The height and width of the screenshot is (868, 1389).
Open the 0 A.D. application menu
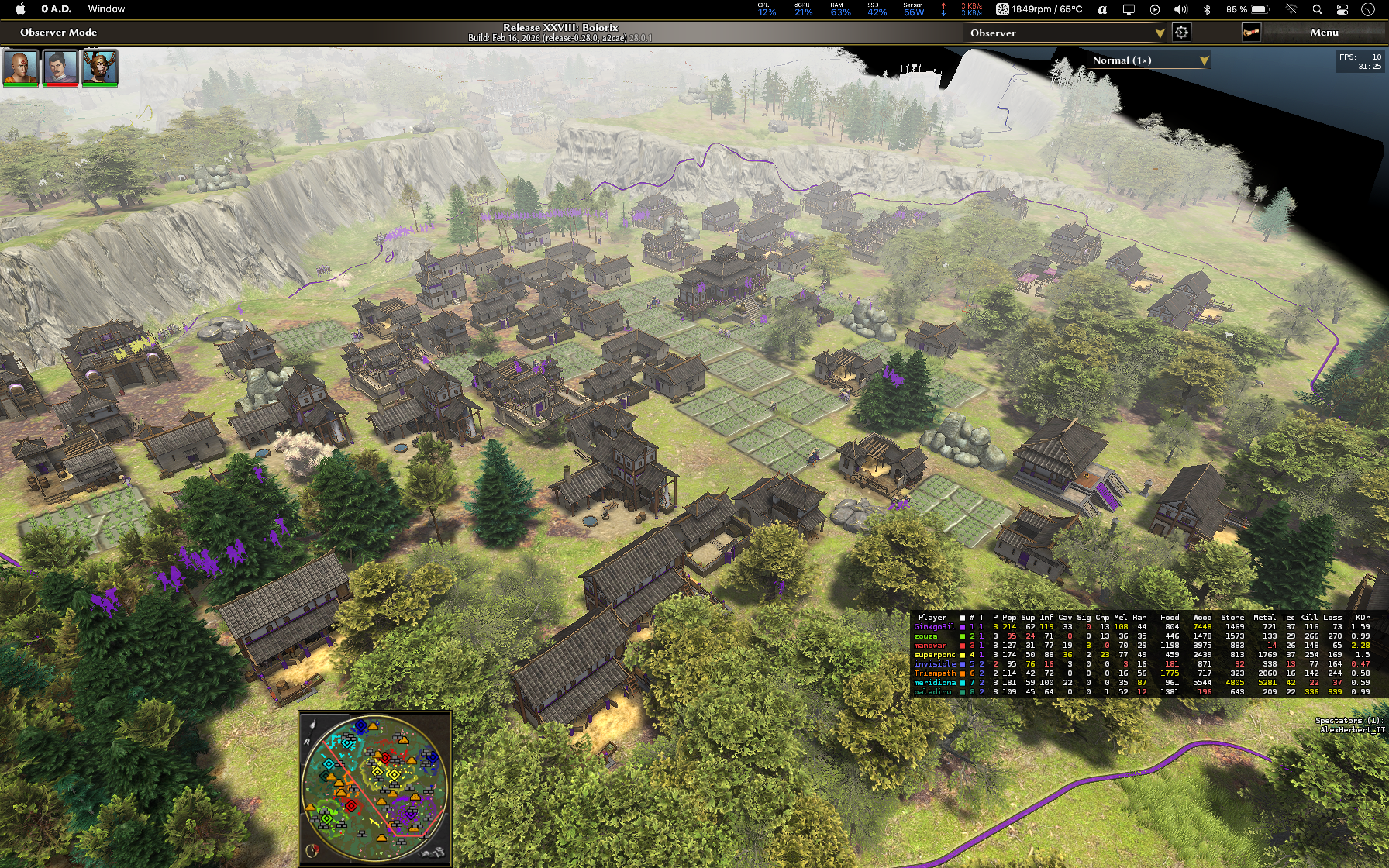pos(56,9)
